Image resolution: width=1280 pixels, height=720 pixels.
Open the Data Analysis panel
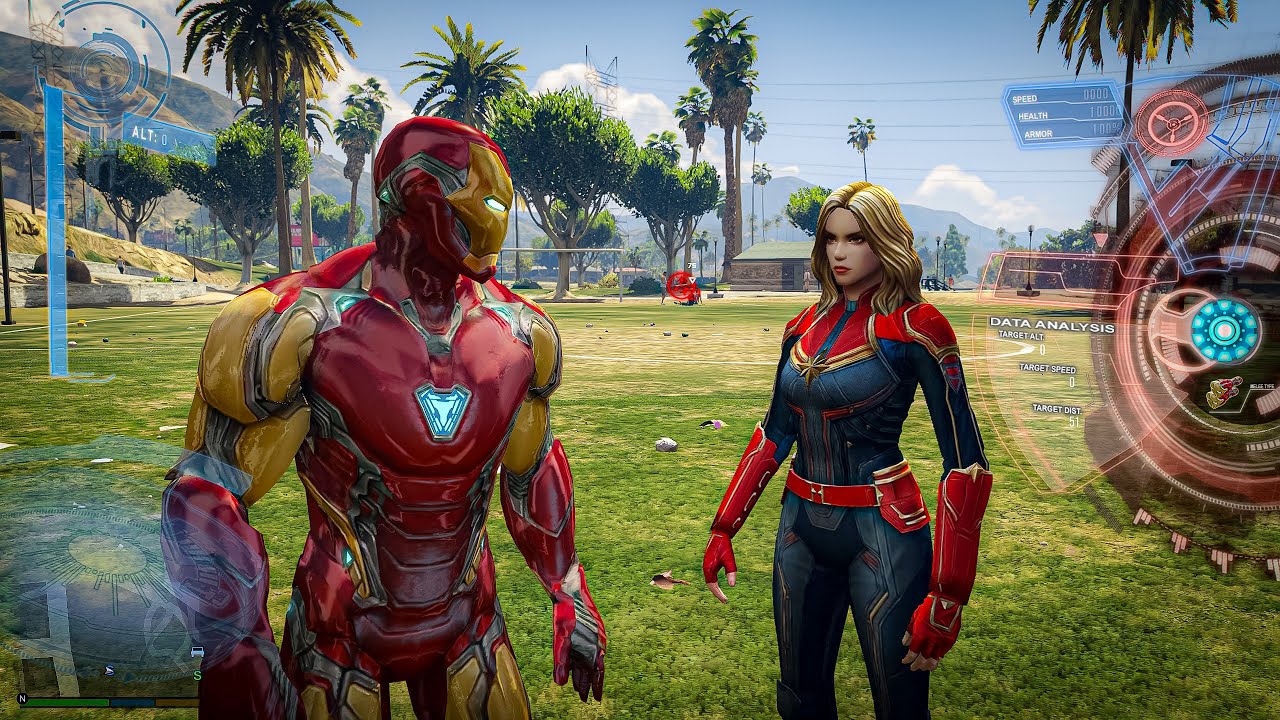(1051, 326)
